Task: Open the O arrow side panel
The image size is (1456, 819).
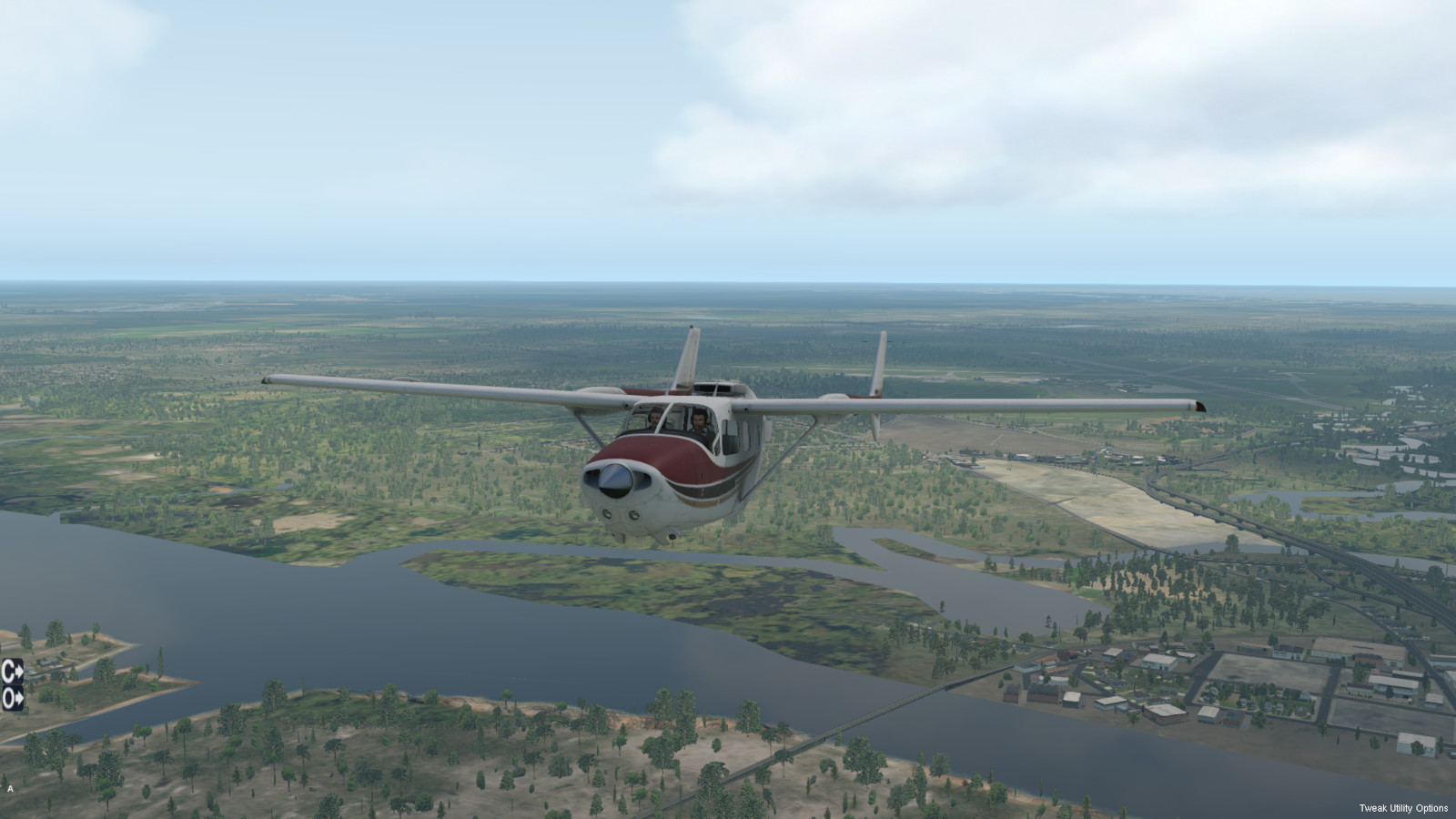Action: coord(12,699)
